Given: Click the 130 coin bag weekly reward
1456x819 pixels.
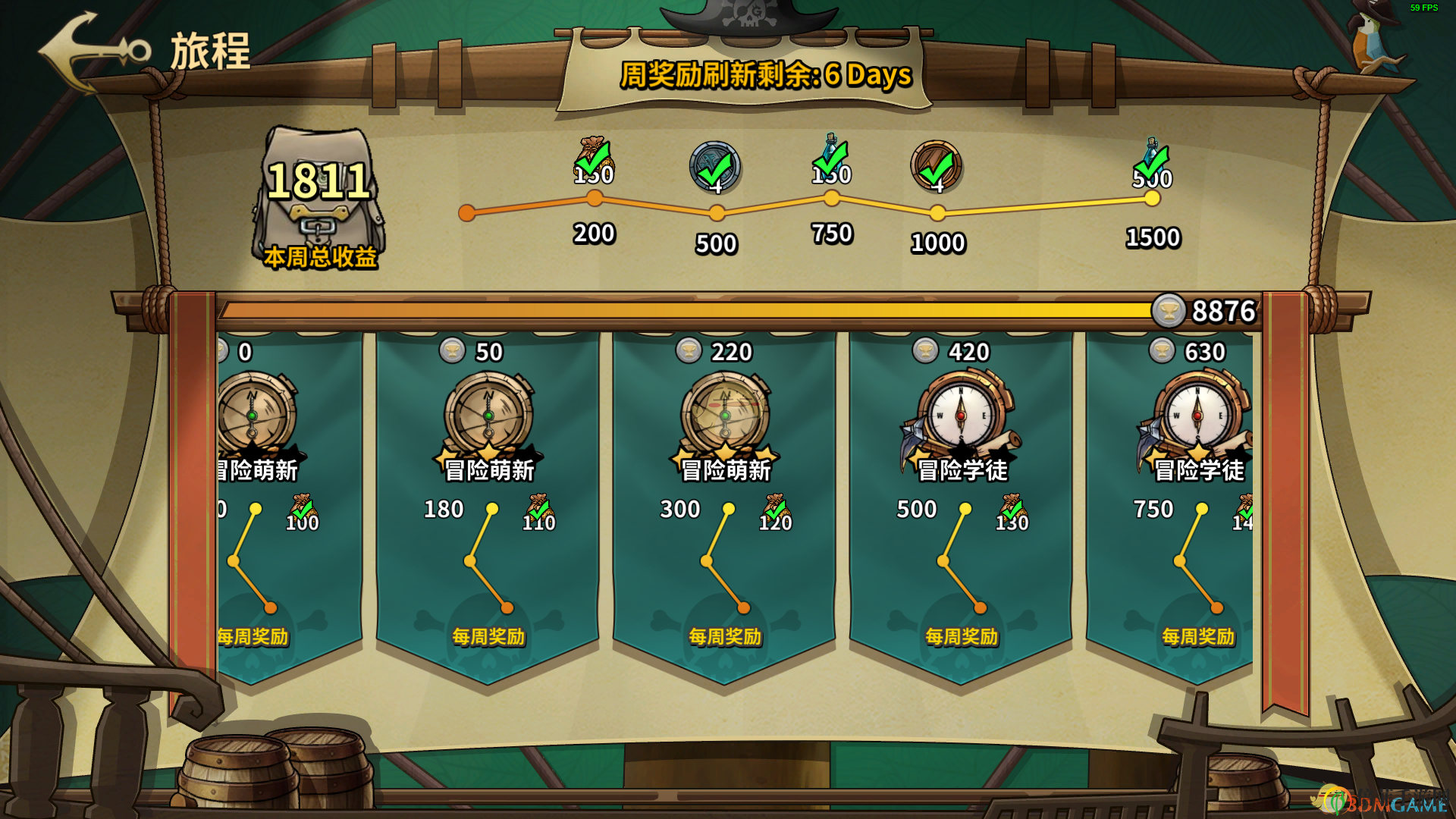Looking at the screenshot, I should (1012, 513).
